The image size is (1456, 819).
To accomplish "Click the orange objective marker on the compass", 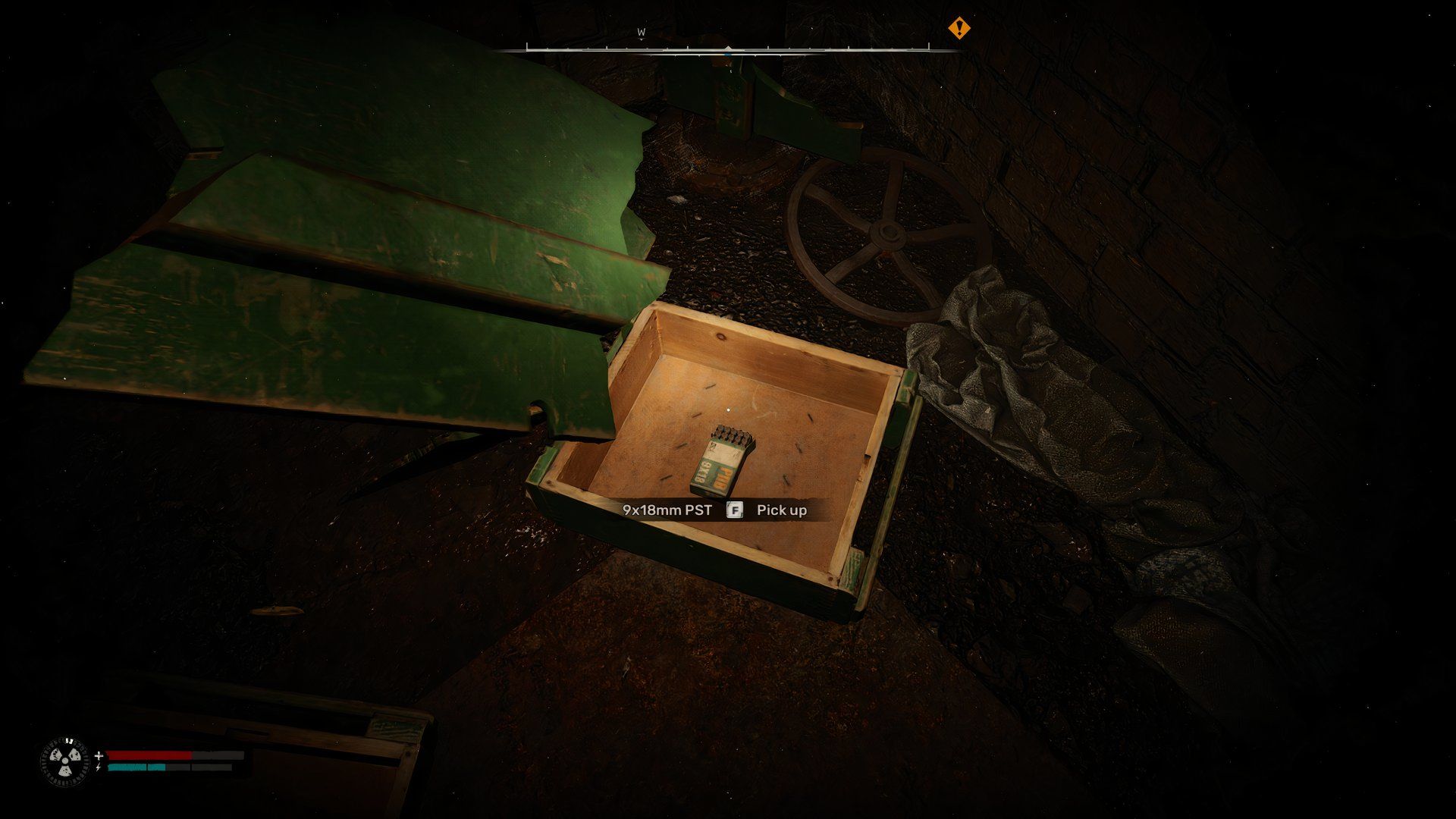I will [959, 29].
